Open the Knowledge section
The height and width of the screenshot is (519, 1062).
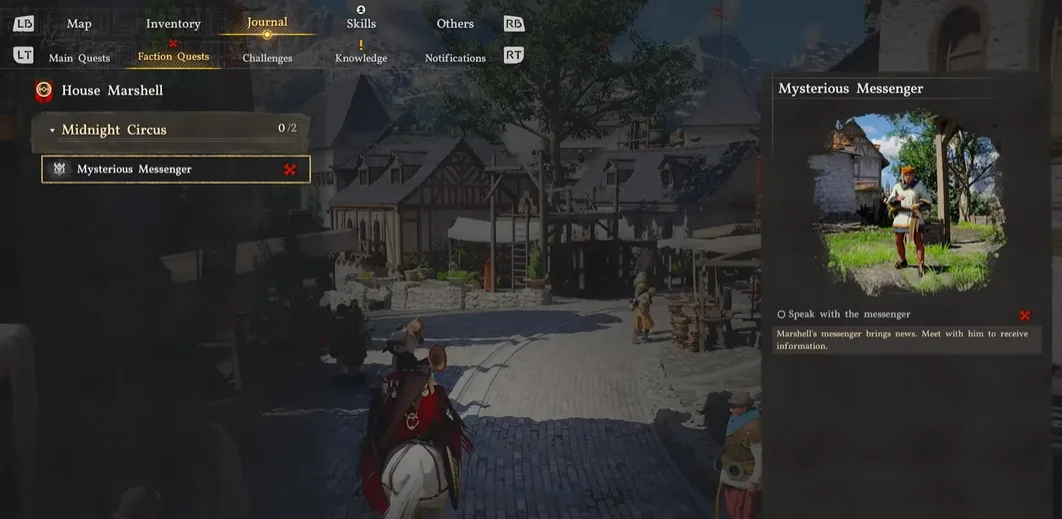[x=361, y=58]
